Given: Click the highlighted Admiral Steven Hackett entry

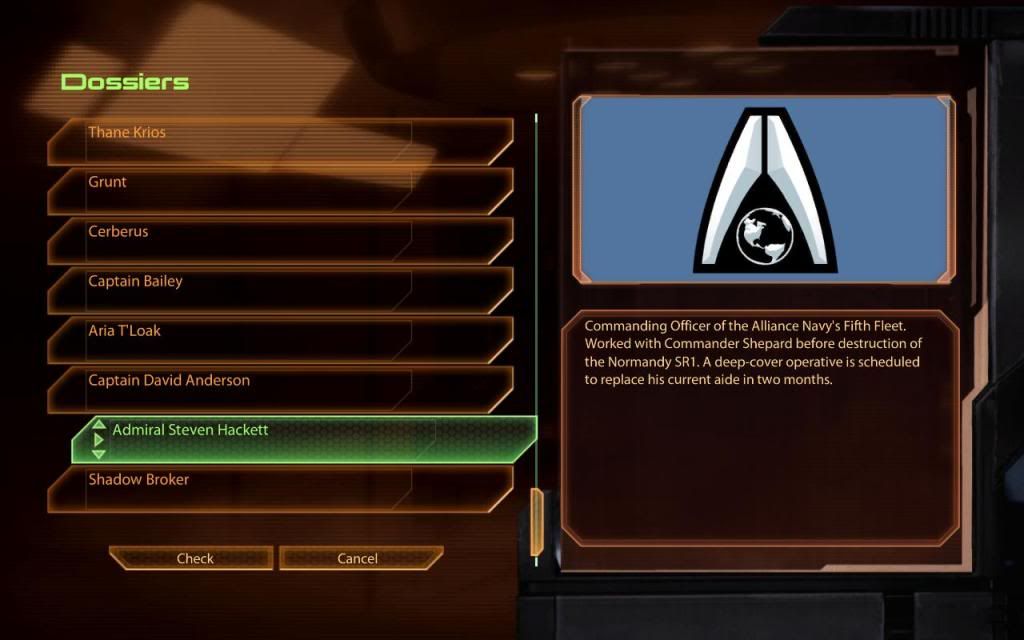Looking at the screenshot, I should pos(305,439).
